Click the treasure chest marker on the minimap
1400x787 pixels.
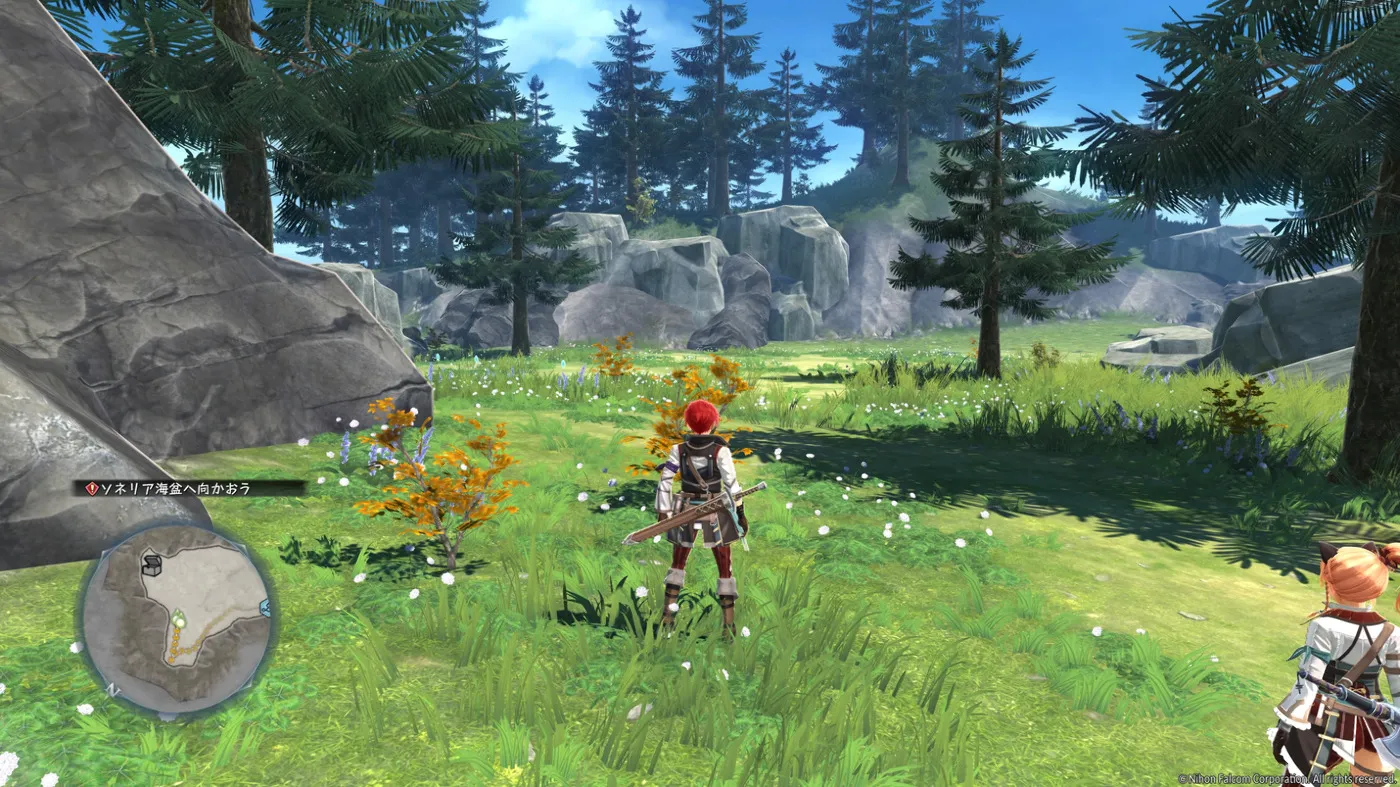(153, 565)
